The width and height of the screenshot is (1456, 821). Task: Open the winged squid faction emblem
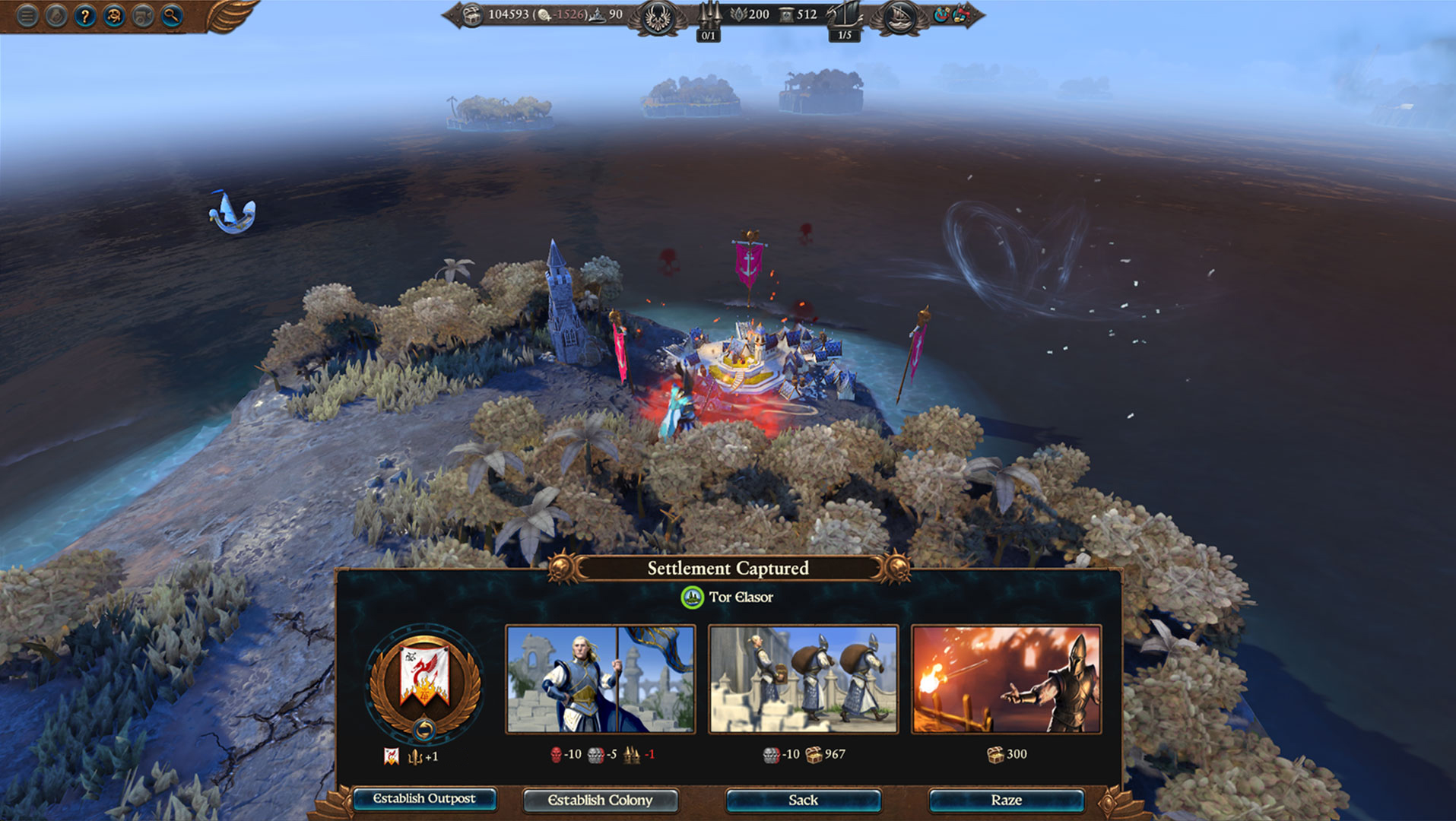pos(656,17)
